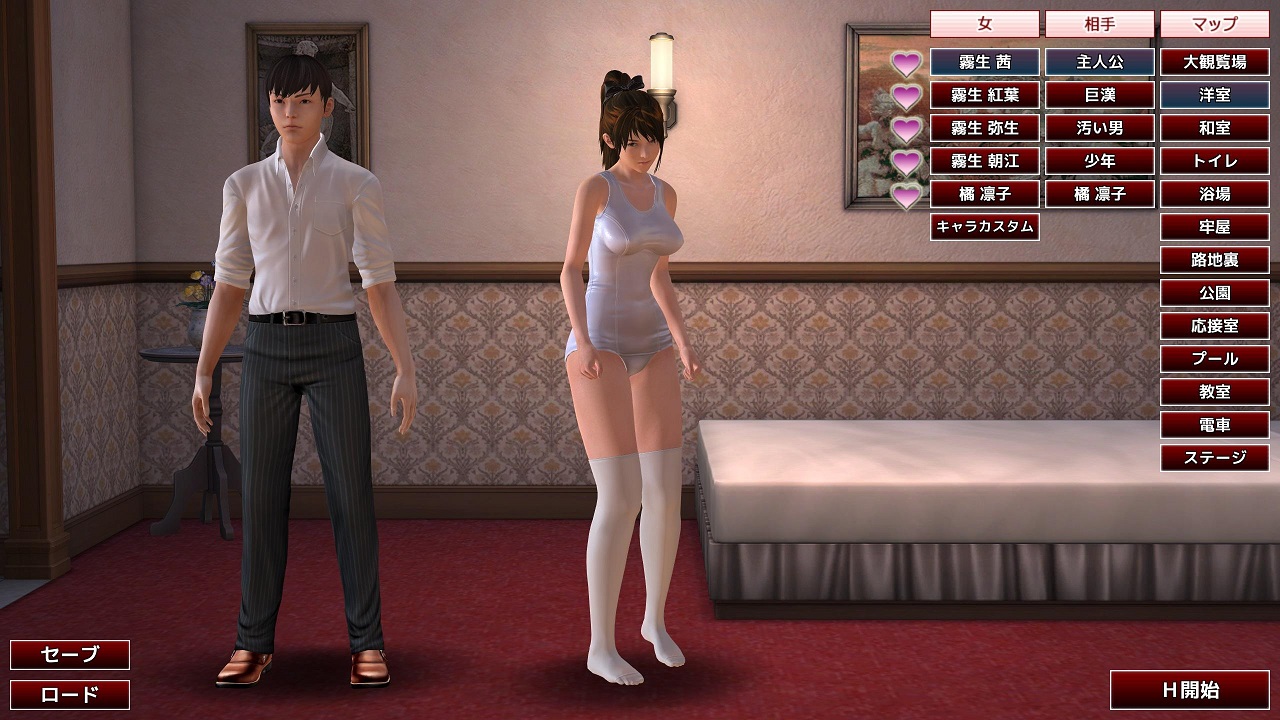
Task: Pick the 霧生 弥生 entry
Action: point(985,128)
